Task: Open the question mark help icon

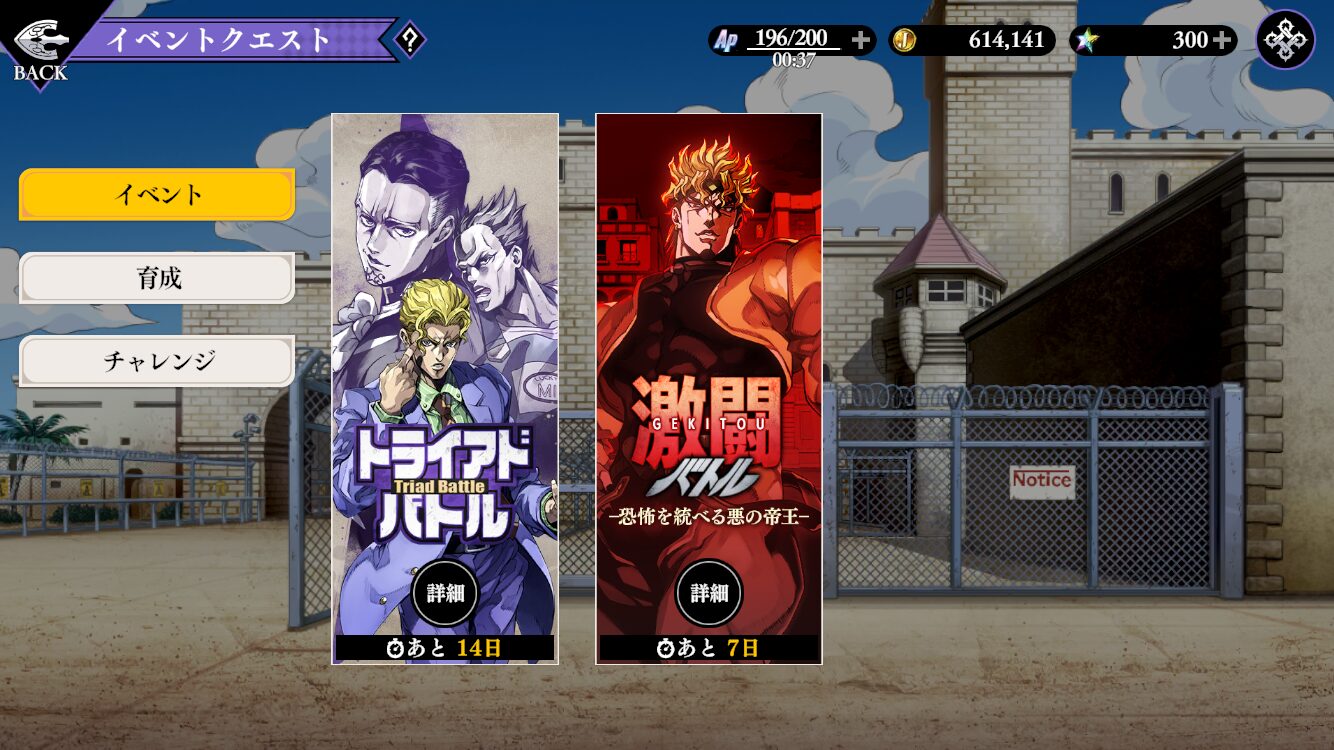Action: (409, 41)
